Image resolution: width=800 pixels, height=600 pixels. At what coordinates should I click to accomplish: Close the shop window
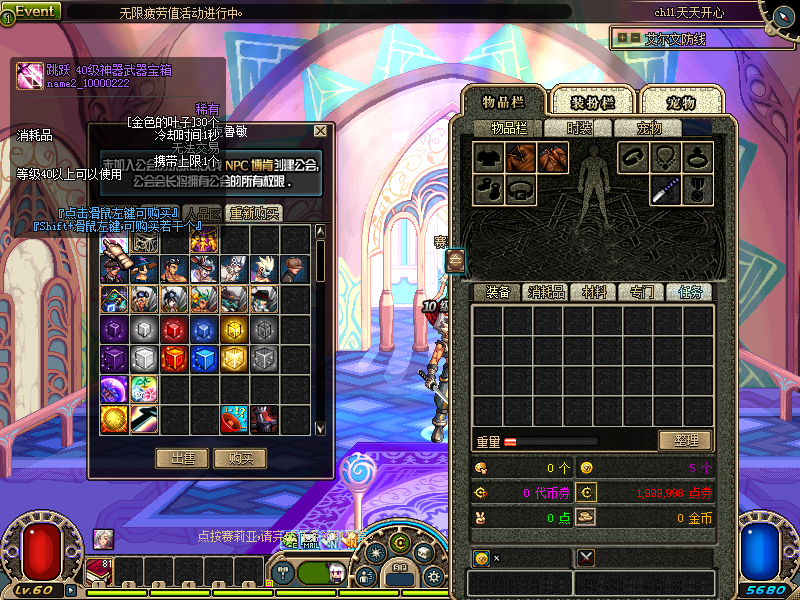pos(320,130)
